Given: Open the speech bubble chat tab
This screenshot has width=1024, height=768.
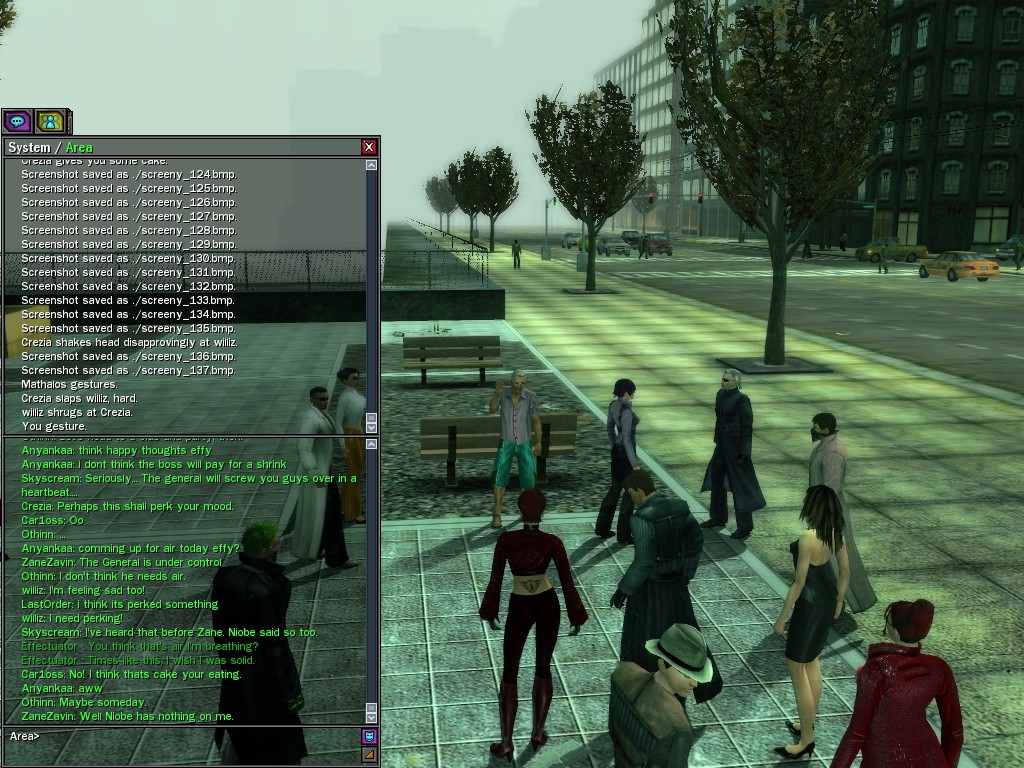Looking at the screenshot, I should 17,122.
